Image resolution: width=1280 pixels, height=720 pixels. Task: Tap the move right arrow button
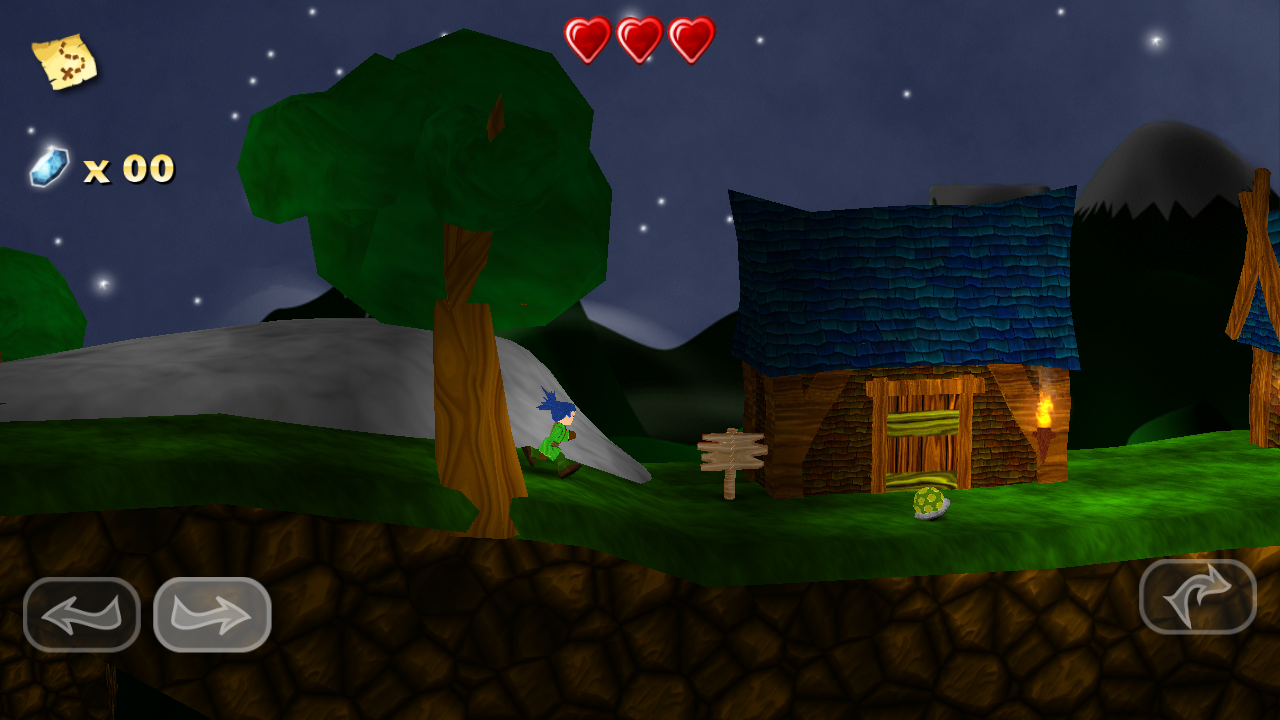pos(212,614)
